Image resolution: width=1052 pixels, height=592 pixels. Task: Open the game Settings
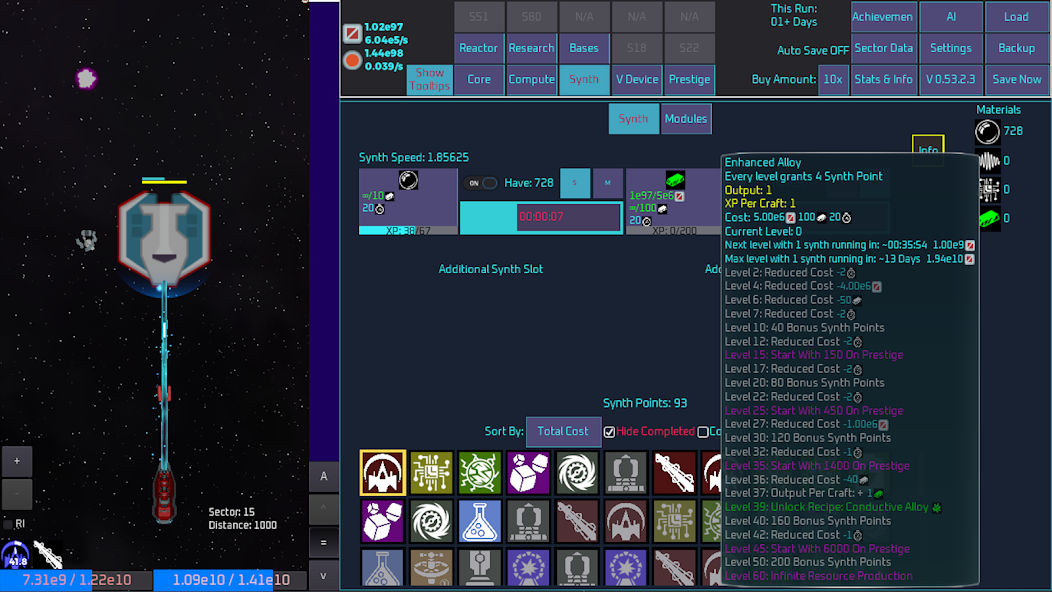[950, 48]
